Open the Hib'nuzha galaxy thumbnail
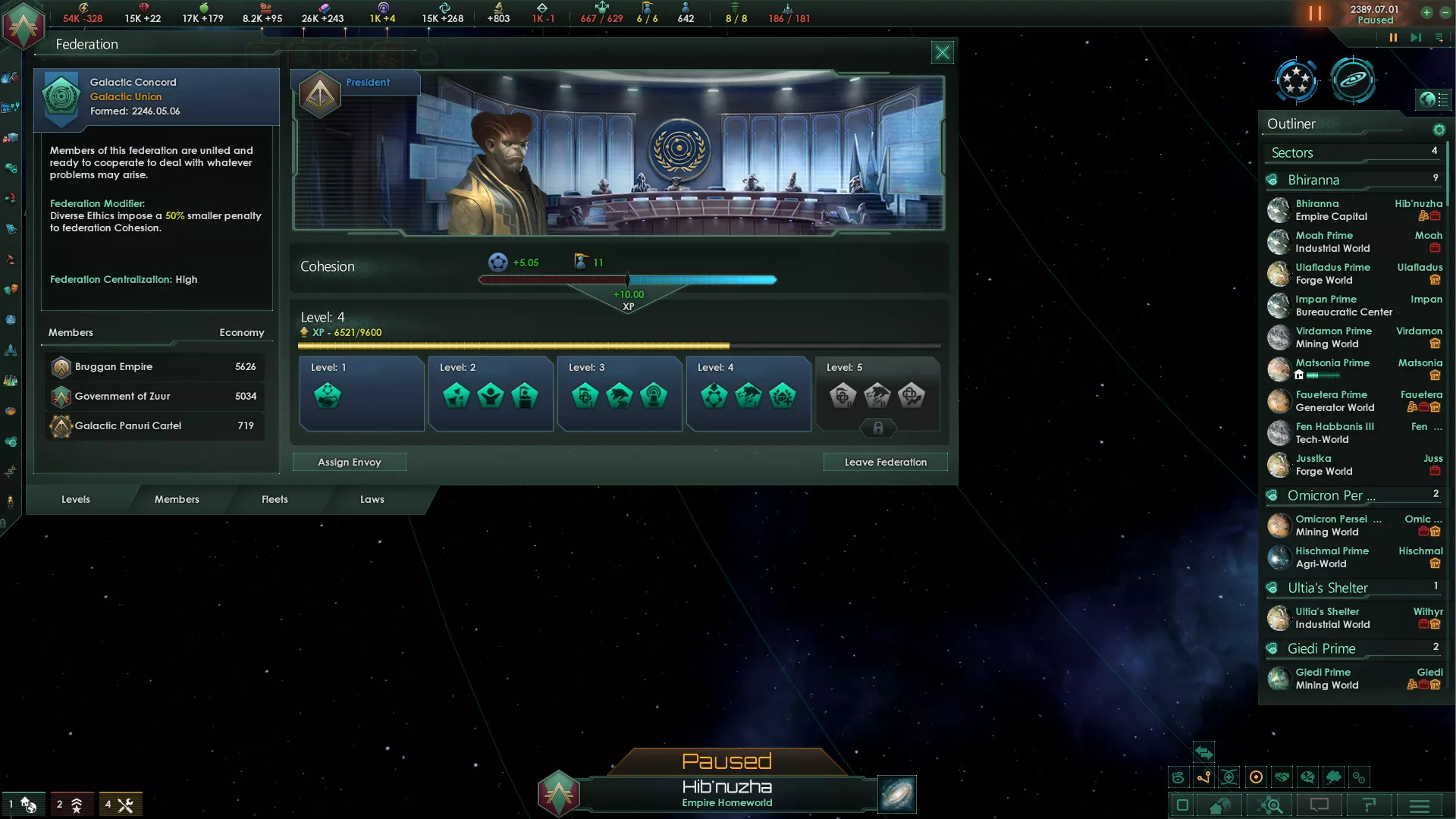 [896, 794]
